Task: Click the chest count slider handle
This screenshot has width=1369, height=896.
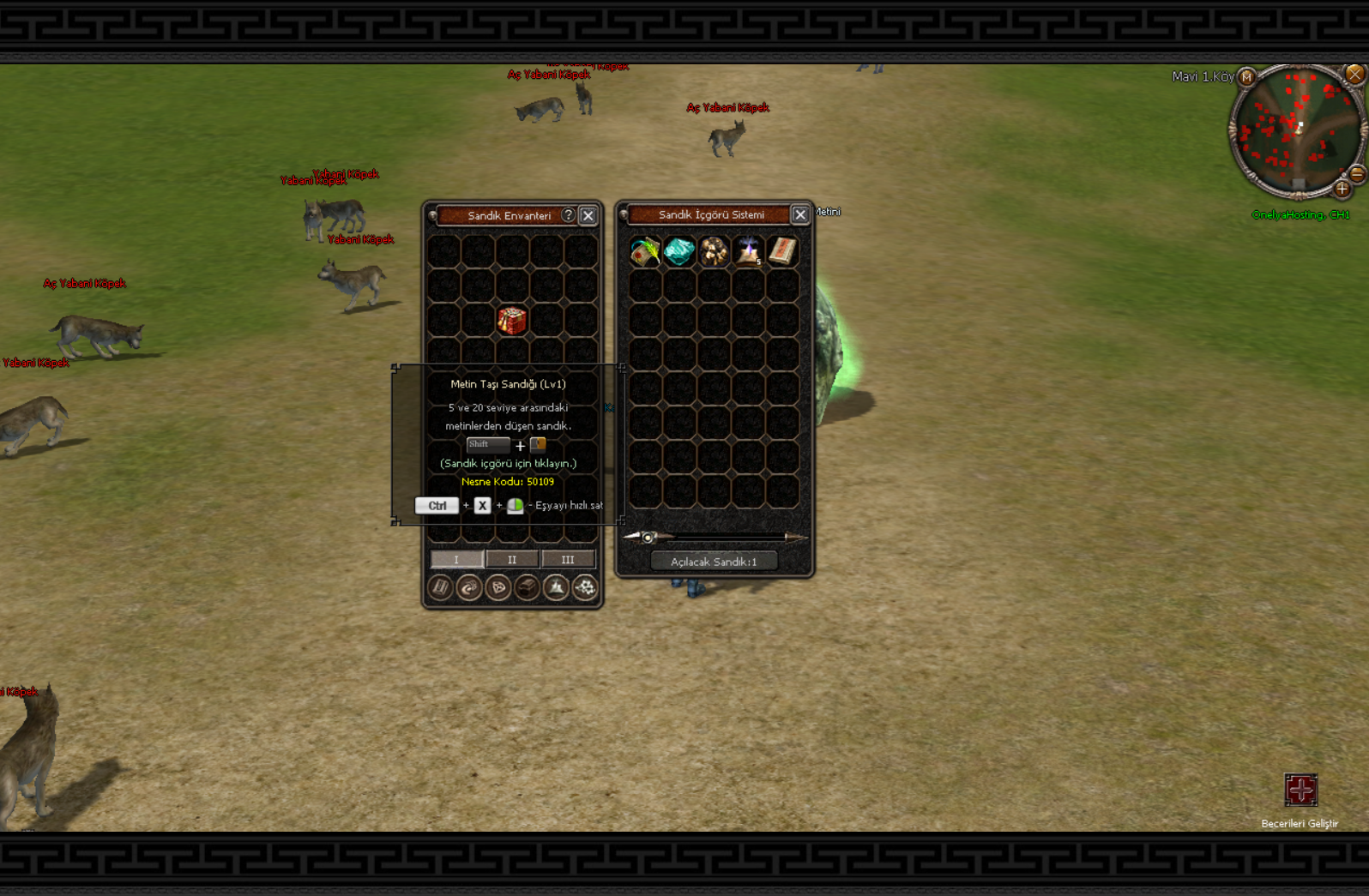Action: tap(648, 538)
